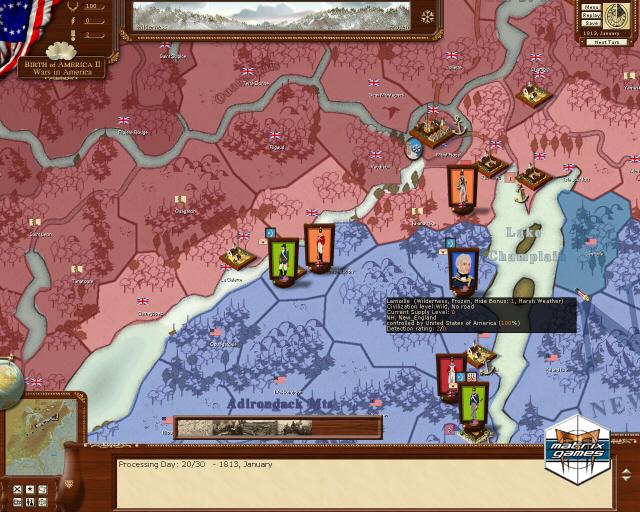
Task: Select the crossed swords filter button
Action: 17,490
